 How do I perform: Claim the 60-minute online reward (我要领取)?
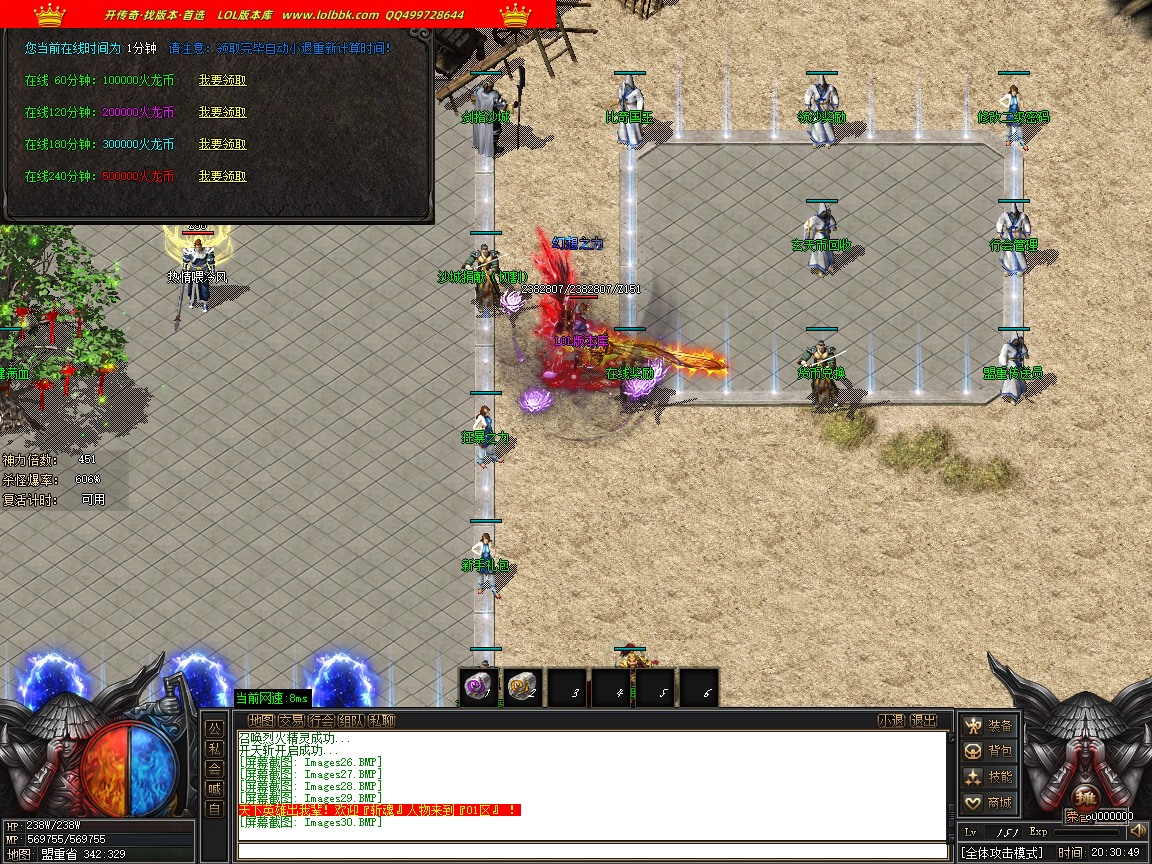click(222, 80)
